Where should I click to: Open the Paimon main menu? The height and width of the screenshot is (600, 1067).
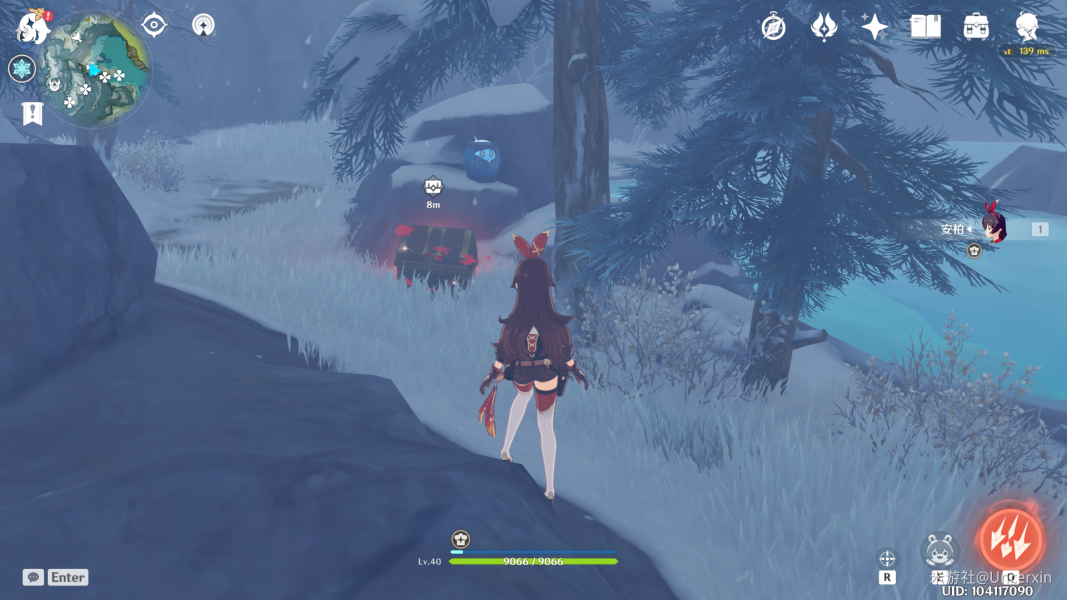[x=33, y=27]
